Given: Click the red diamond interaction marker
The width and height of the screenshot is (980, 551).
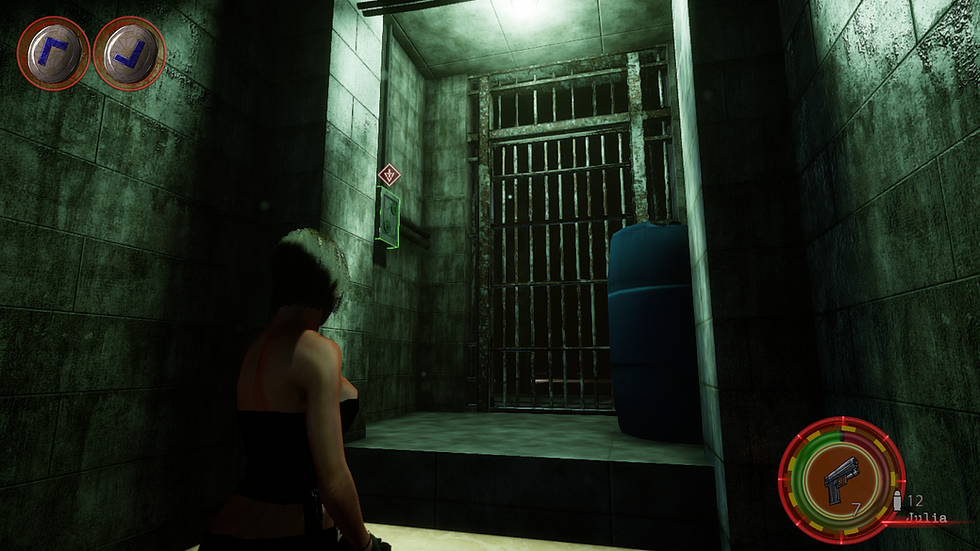Looking at the screenshot, I should click(x=389, y=175).
